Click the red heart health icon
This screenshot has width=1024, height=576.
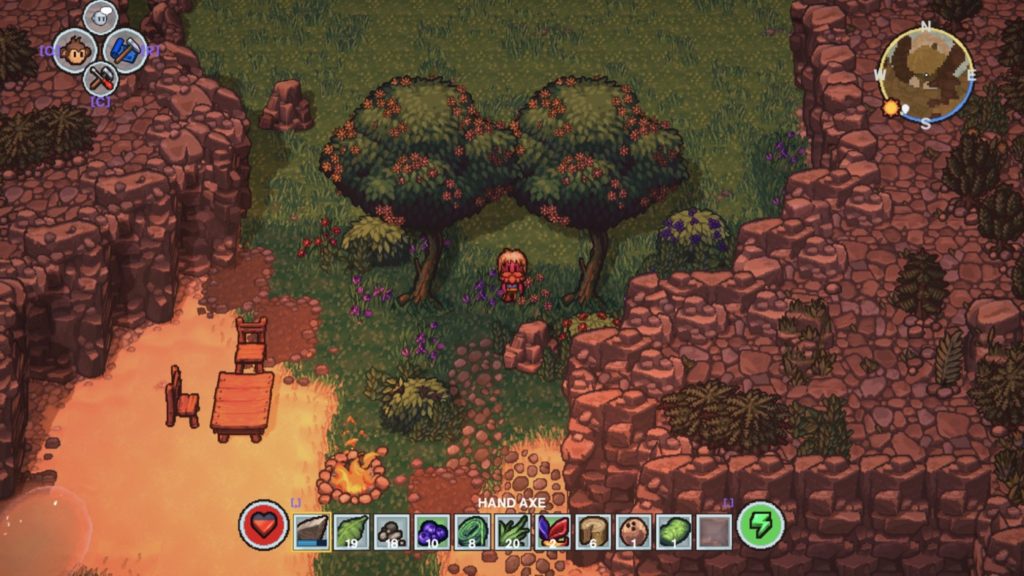click(263, 526)
